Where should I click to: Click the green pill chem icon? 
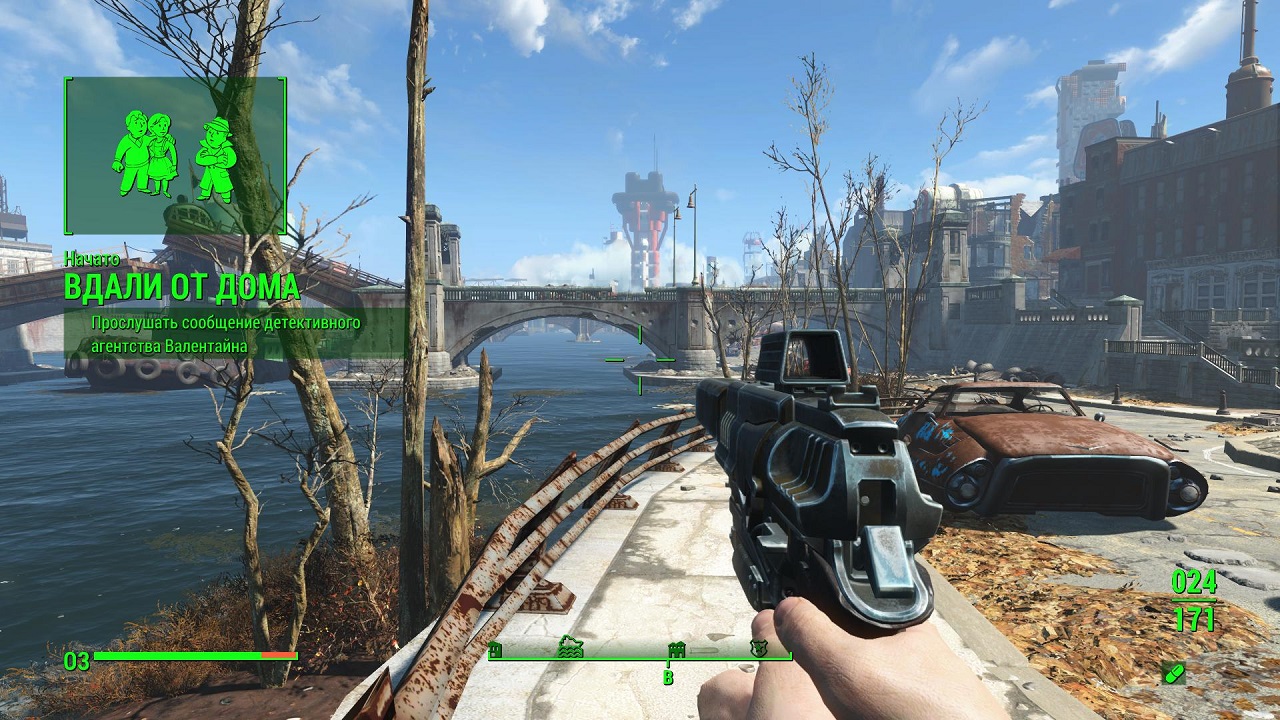pyautogui.click(x=1174, y=673)
